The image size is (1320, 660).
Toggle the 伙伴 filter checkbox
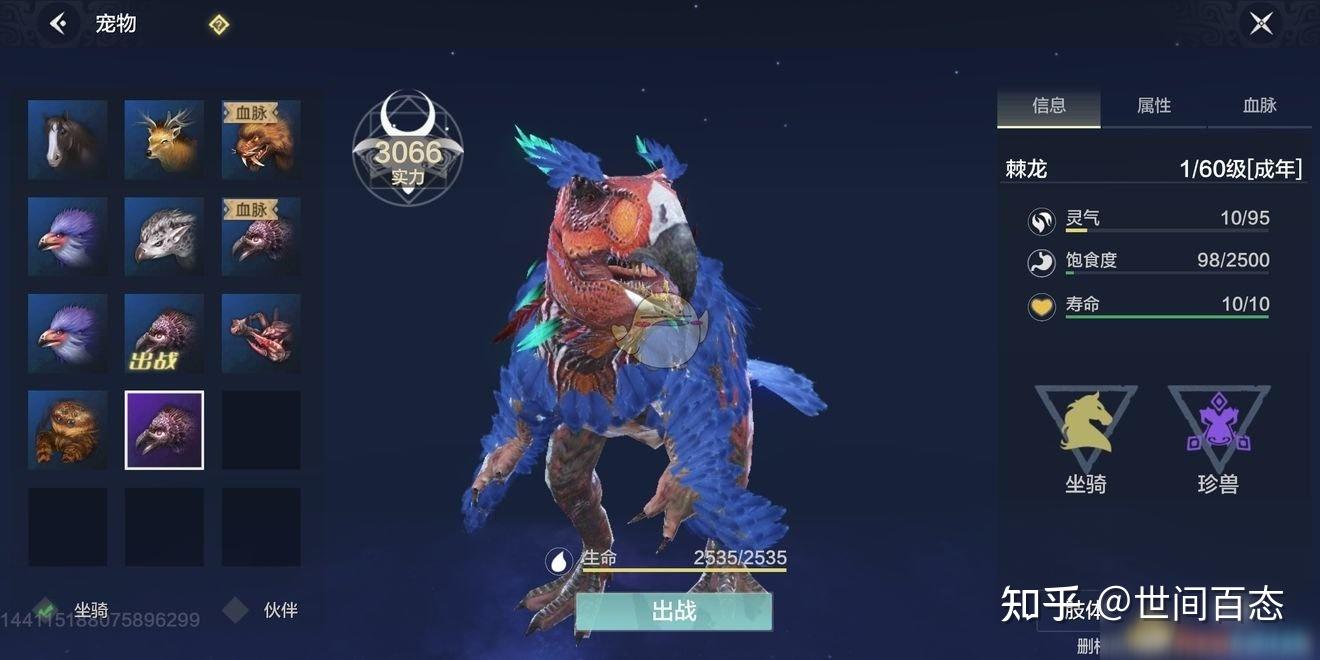[x=235, y=609]
